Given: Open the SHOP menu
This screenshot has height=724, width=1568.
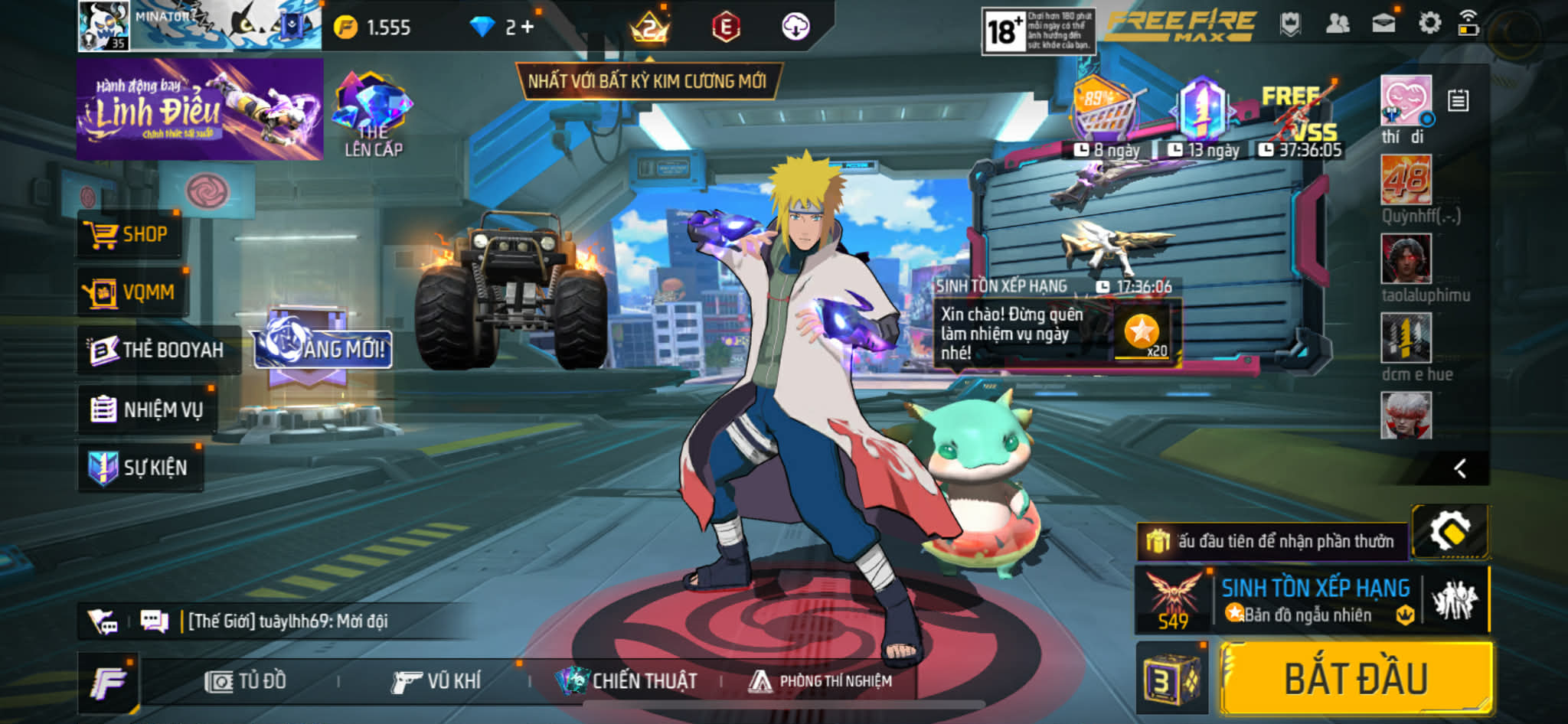Looking at the screenshot, I should point(130,234).
